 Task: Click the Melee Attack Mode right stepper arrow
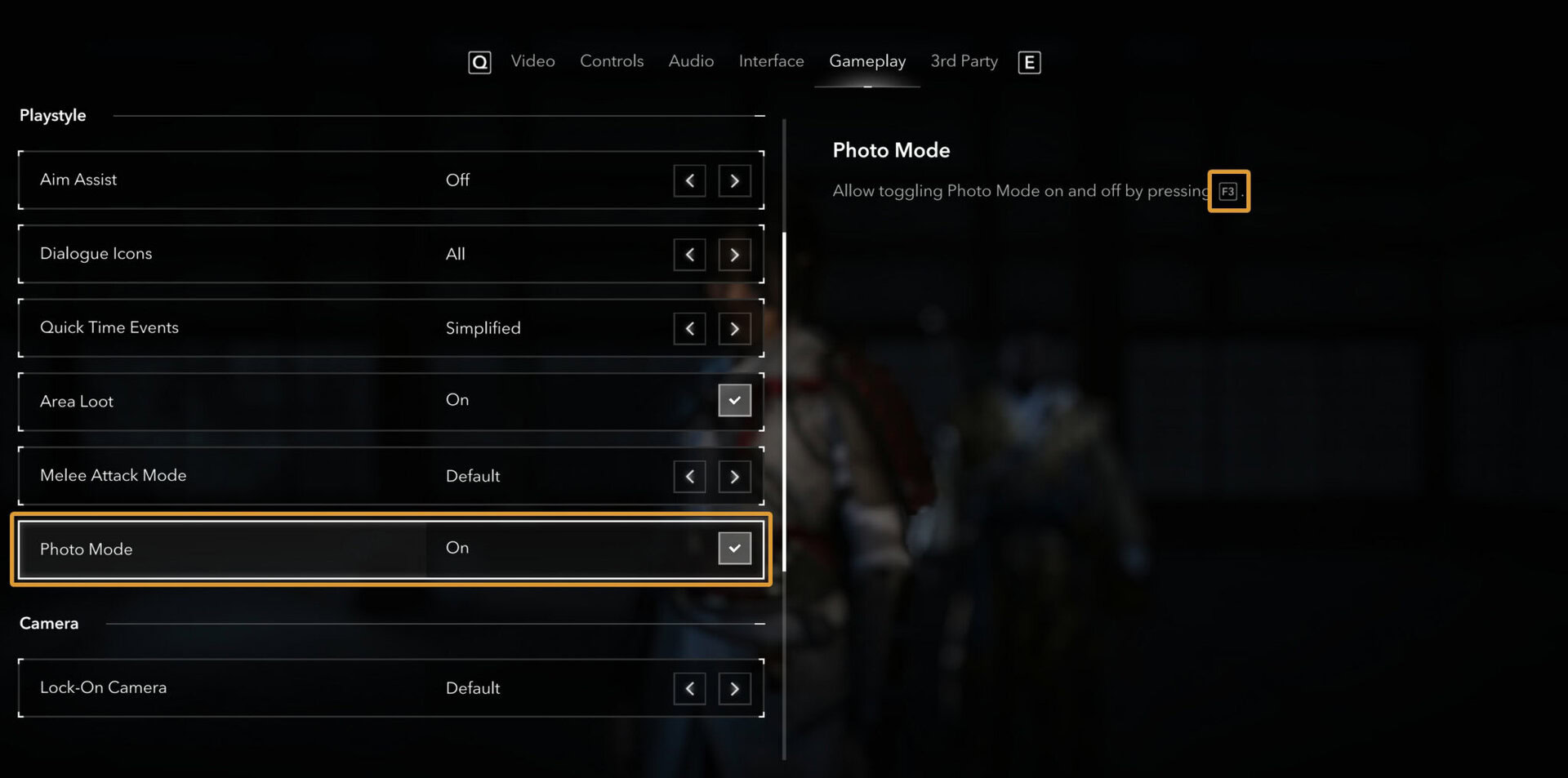(x=734, y=476)
